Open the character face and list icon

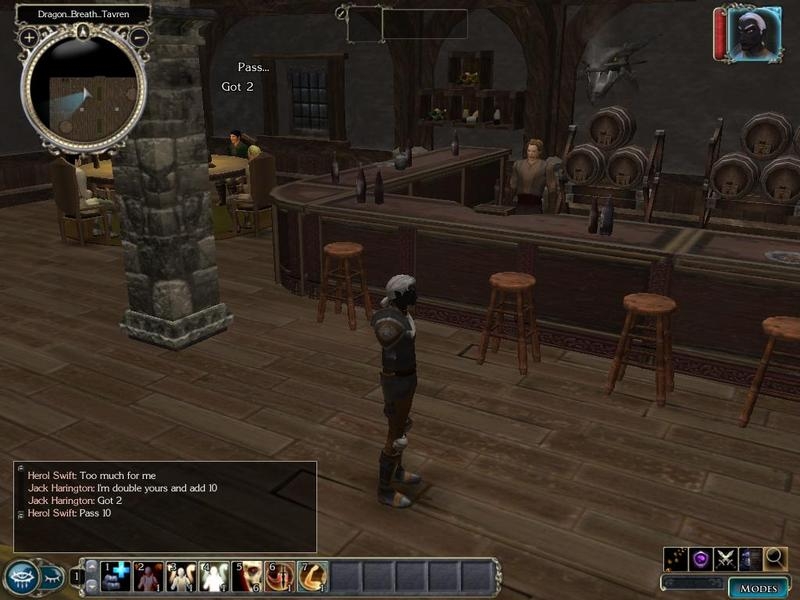point(750,558)
